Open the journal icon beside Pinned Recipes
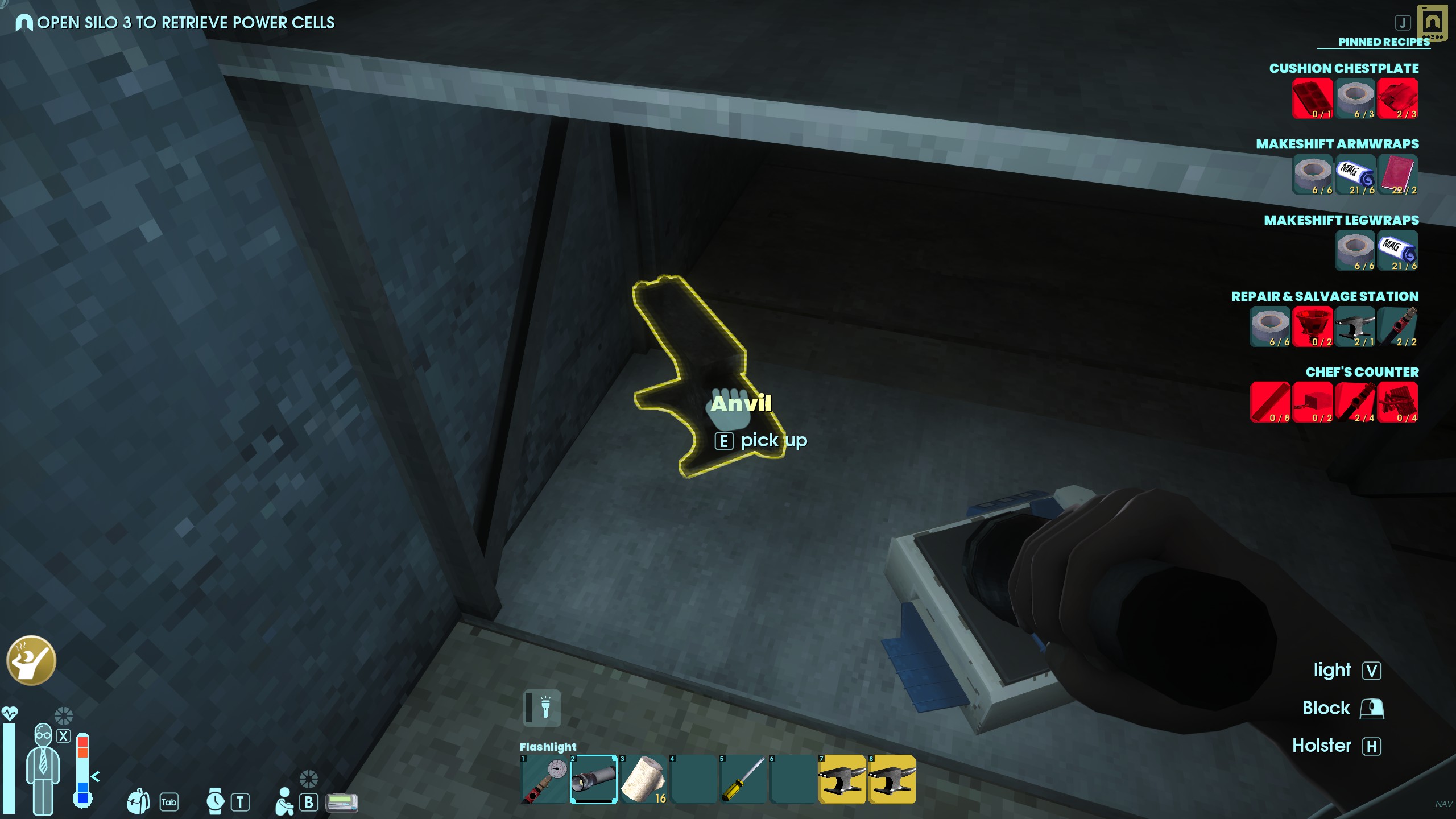 point(1432,23)
